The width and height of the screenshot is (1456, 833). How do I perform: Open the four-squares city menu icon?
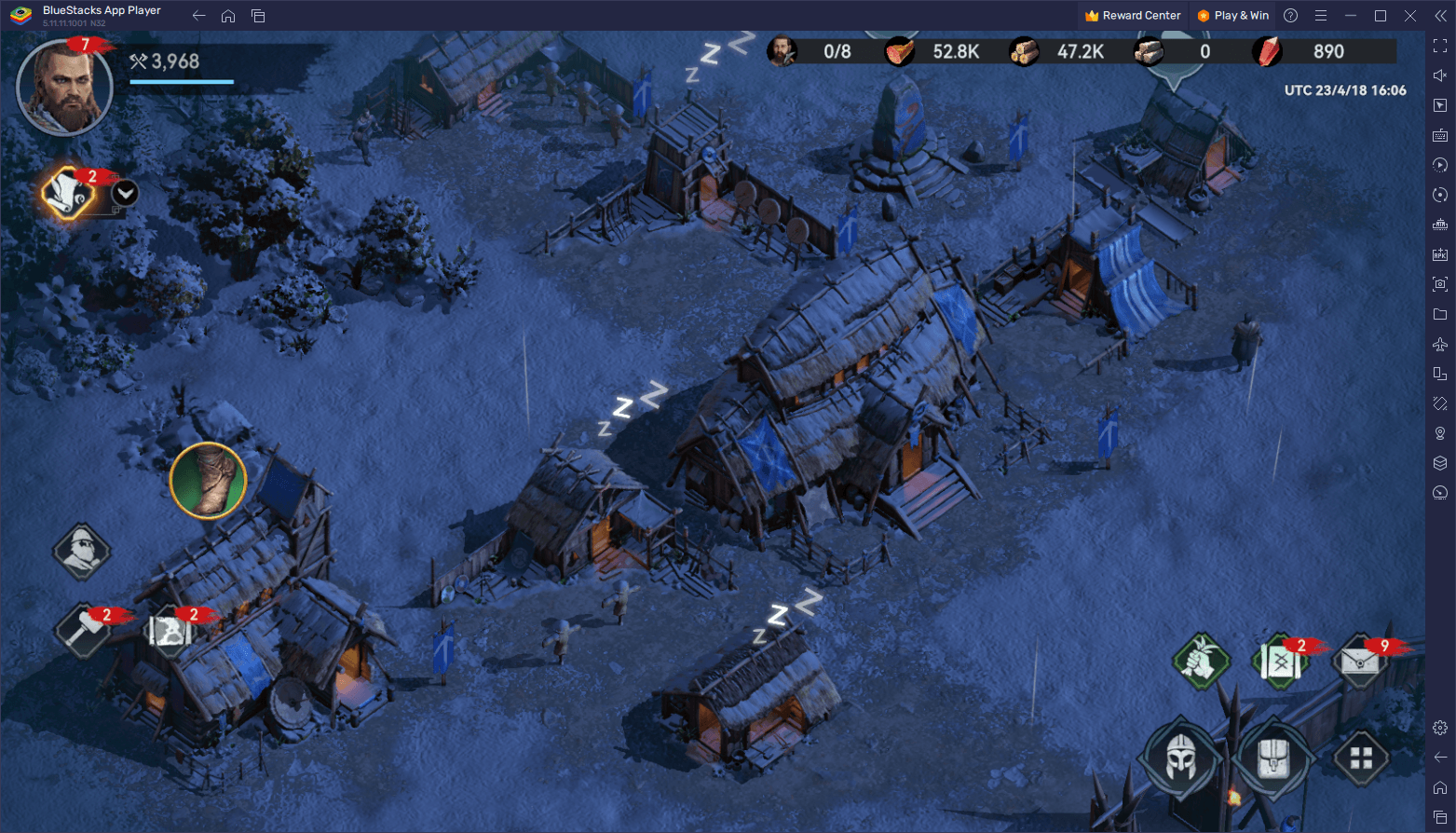1360,757
